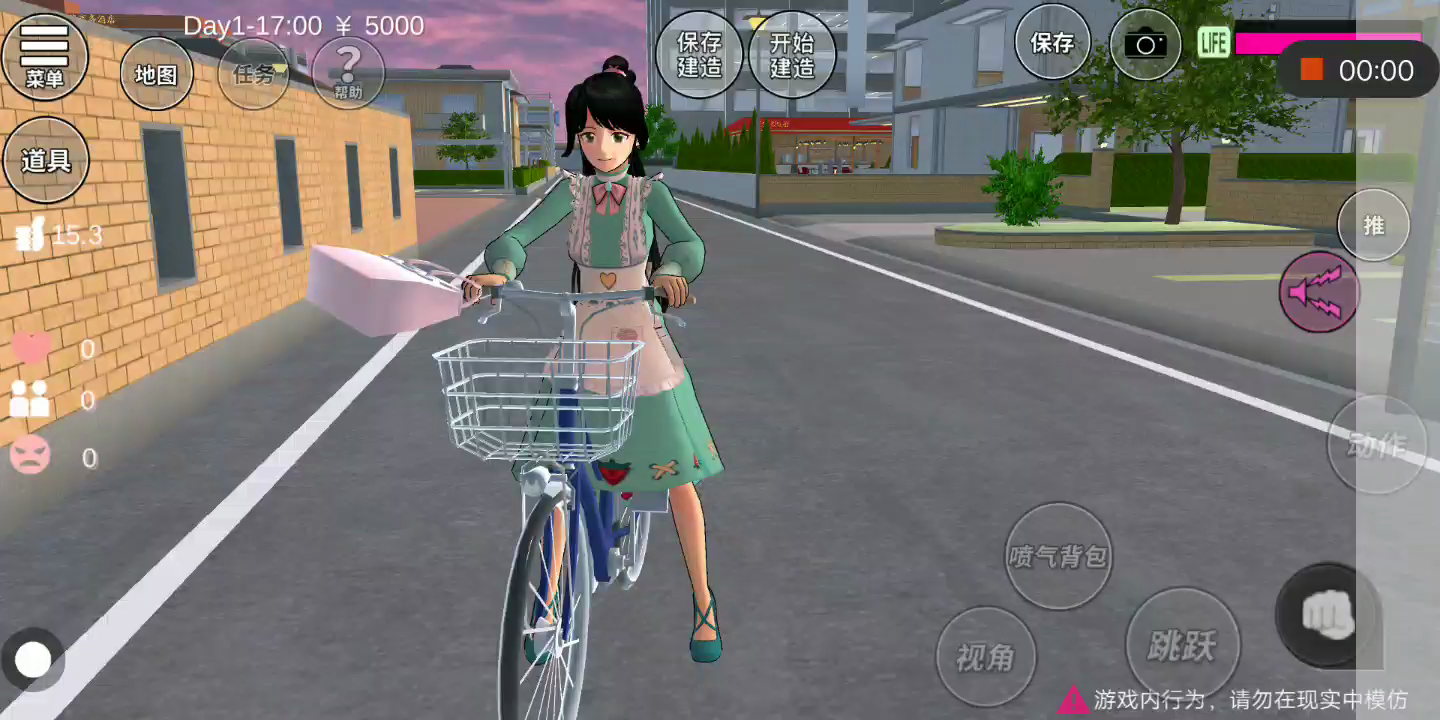The height and width of the screenshot is (720, 1440).
Task: Take a screenshot with the camera icon
Action: (1145, 44)
